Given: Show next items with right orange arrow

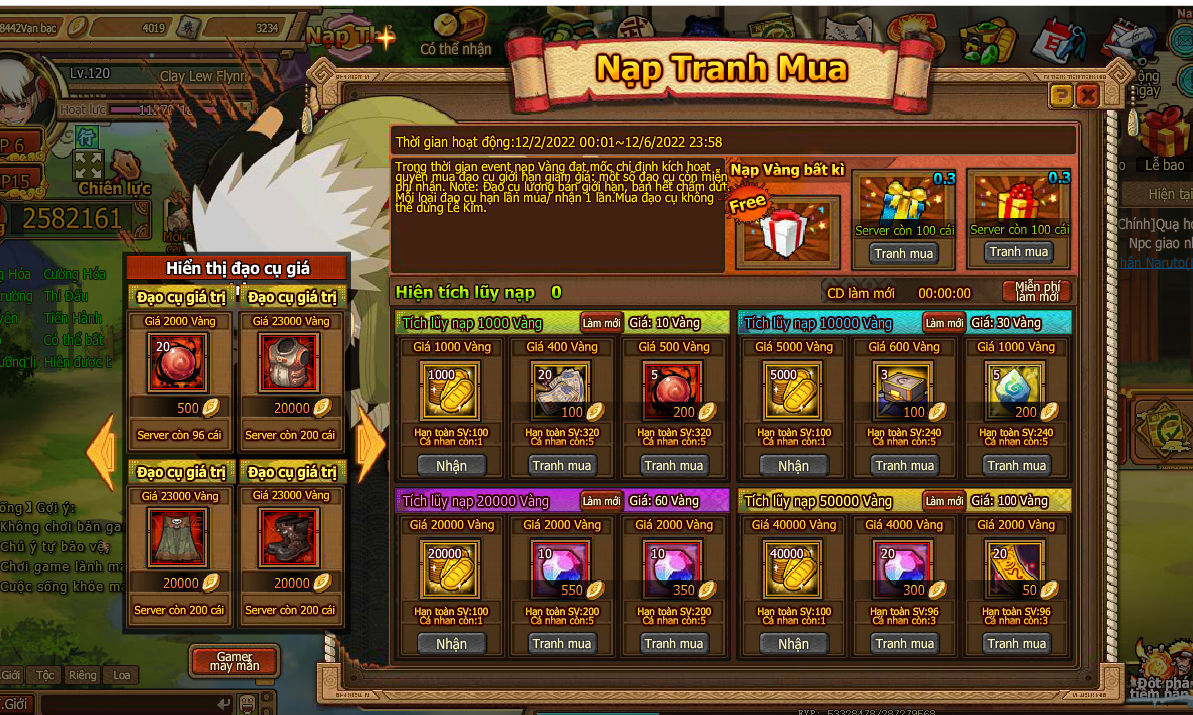Looking at the screenshot, I should (371, 443).
